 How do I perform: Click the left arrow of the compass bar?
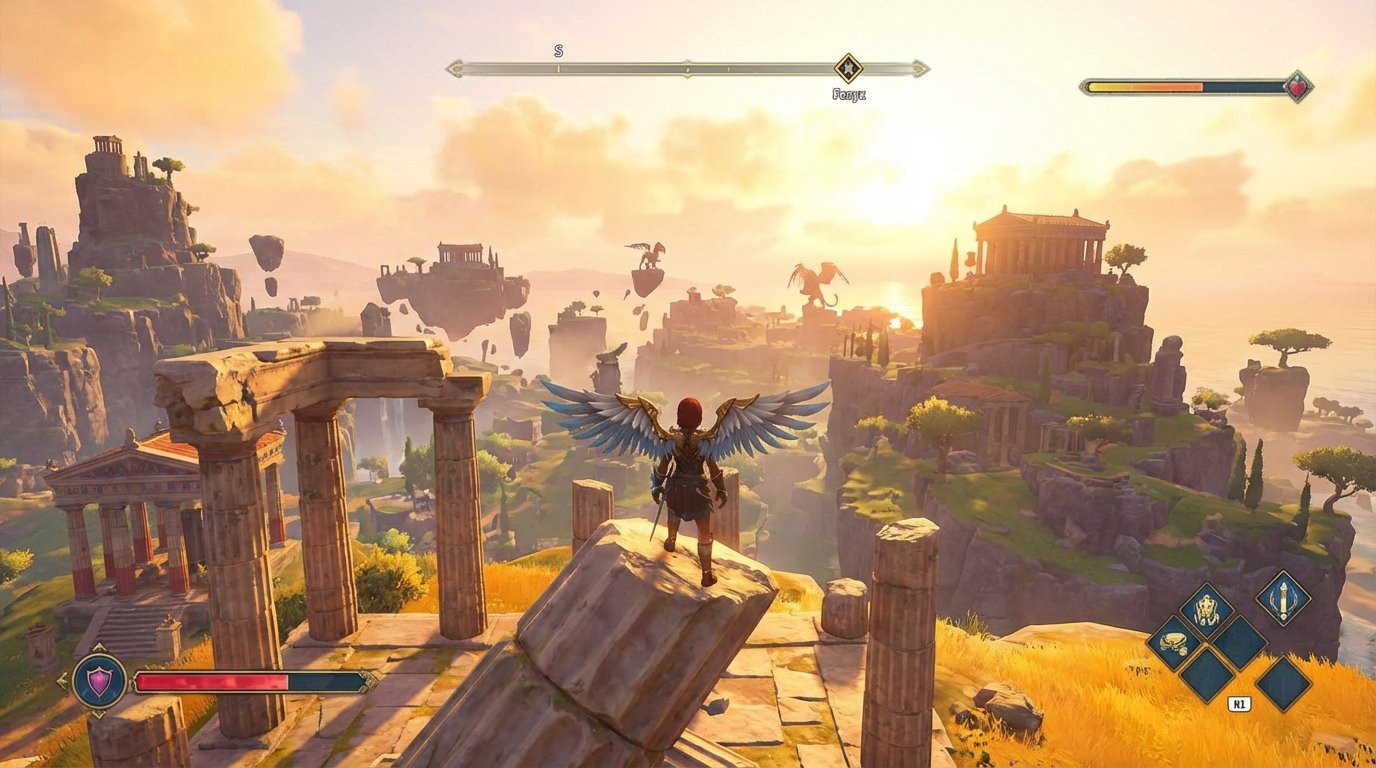coord(456,68)
